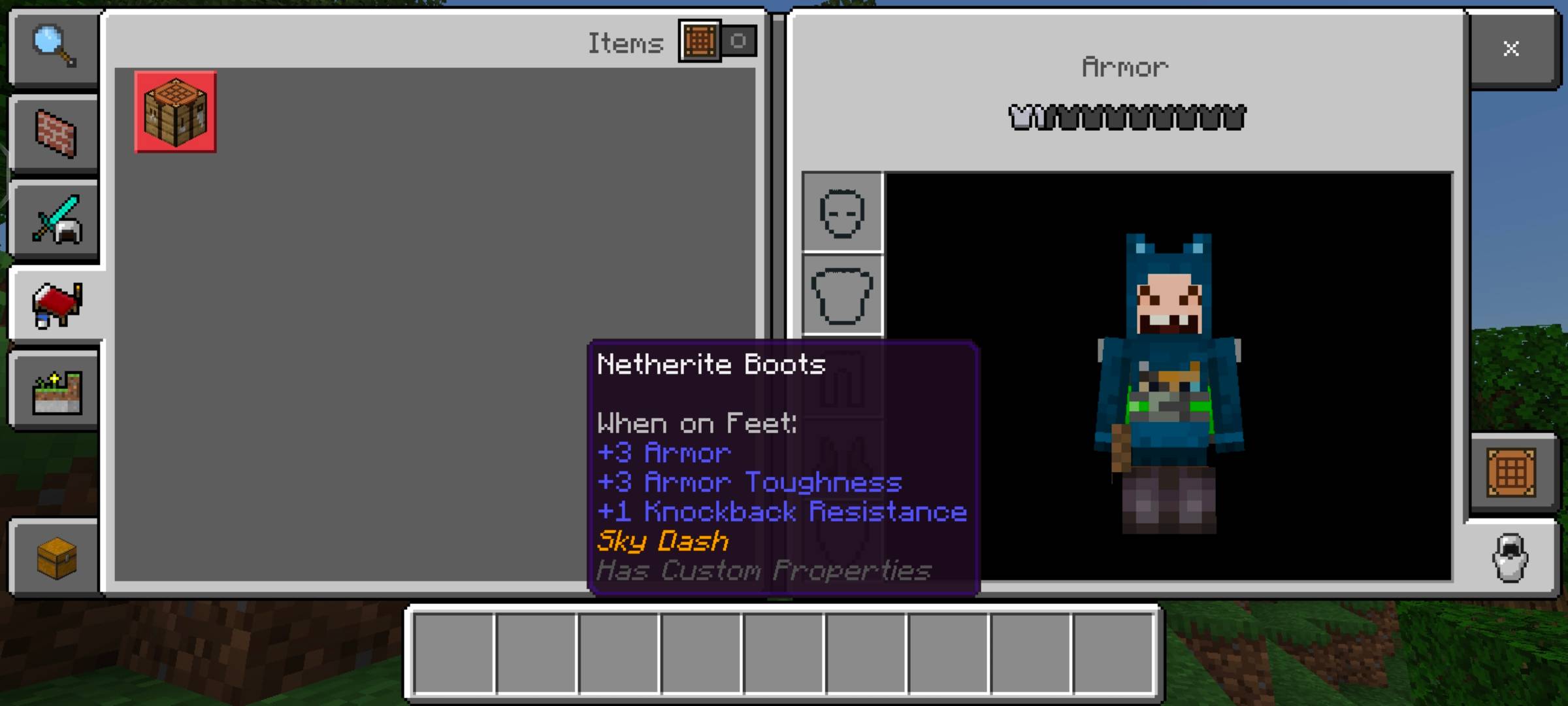Select the magnifying glass search tab
1568x706 pixels.
55,48
